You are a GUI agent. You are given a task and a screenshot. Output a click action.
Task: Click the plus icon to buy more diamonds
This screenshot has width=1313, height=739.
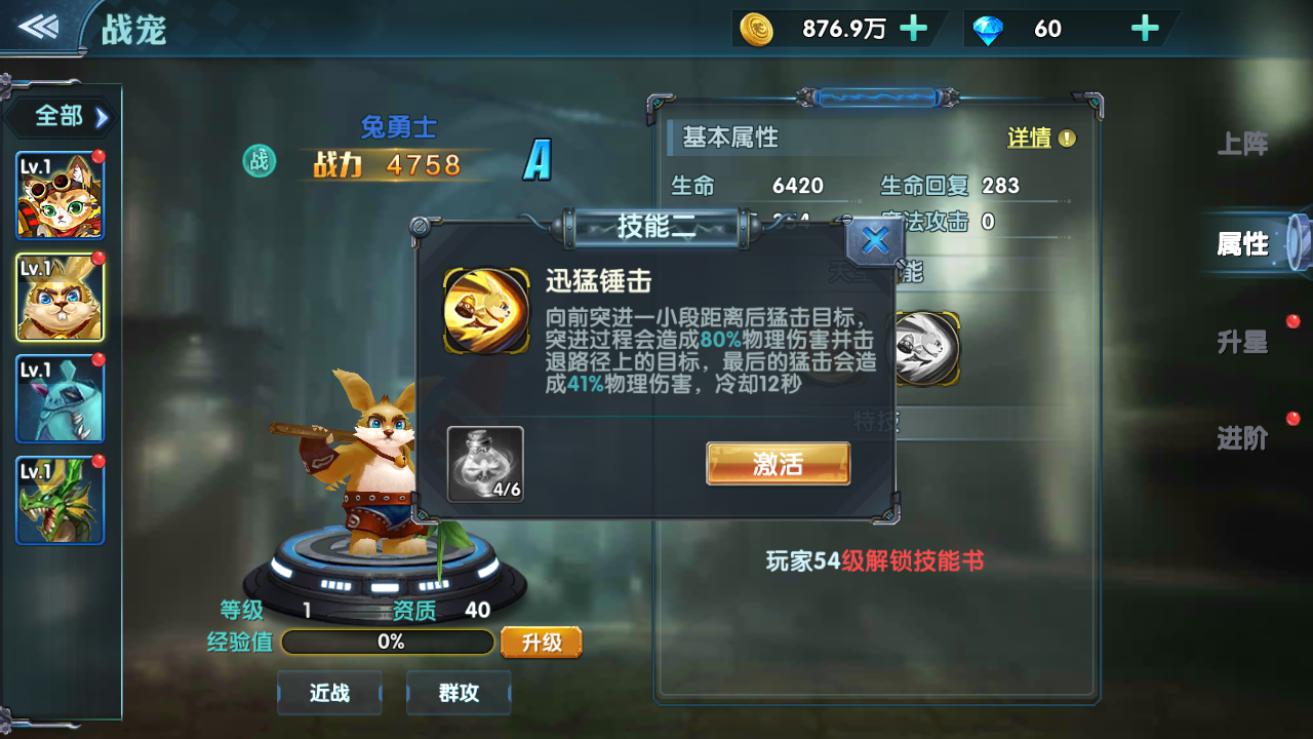click(1143, 28)
